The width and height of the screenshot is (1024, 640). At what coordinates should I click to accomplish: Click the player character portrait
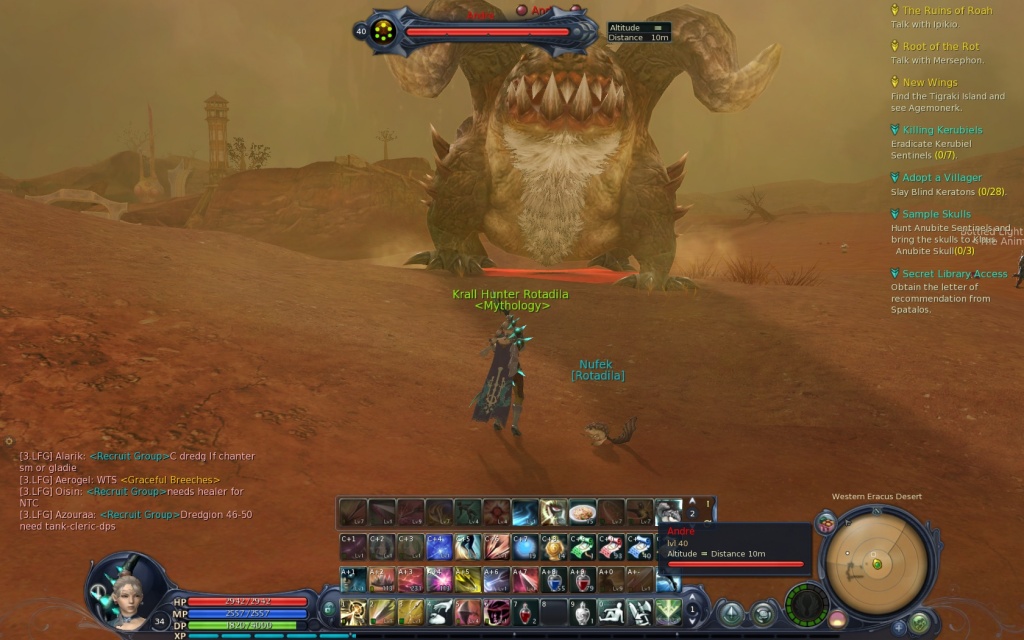pyautogui.click(x=126, y=591)
